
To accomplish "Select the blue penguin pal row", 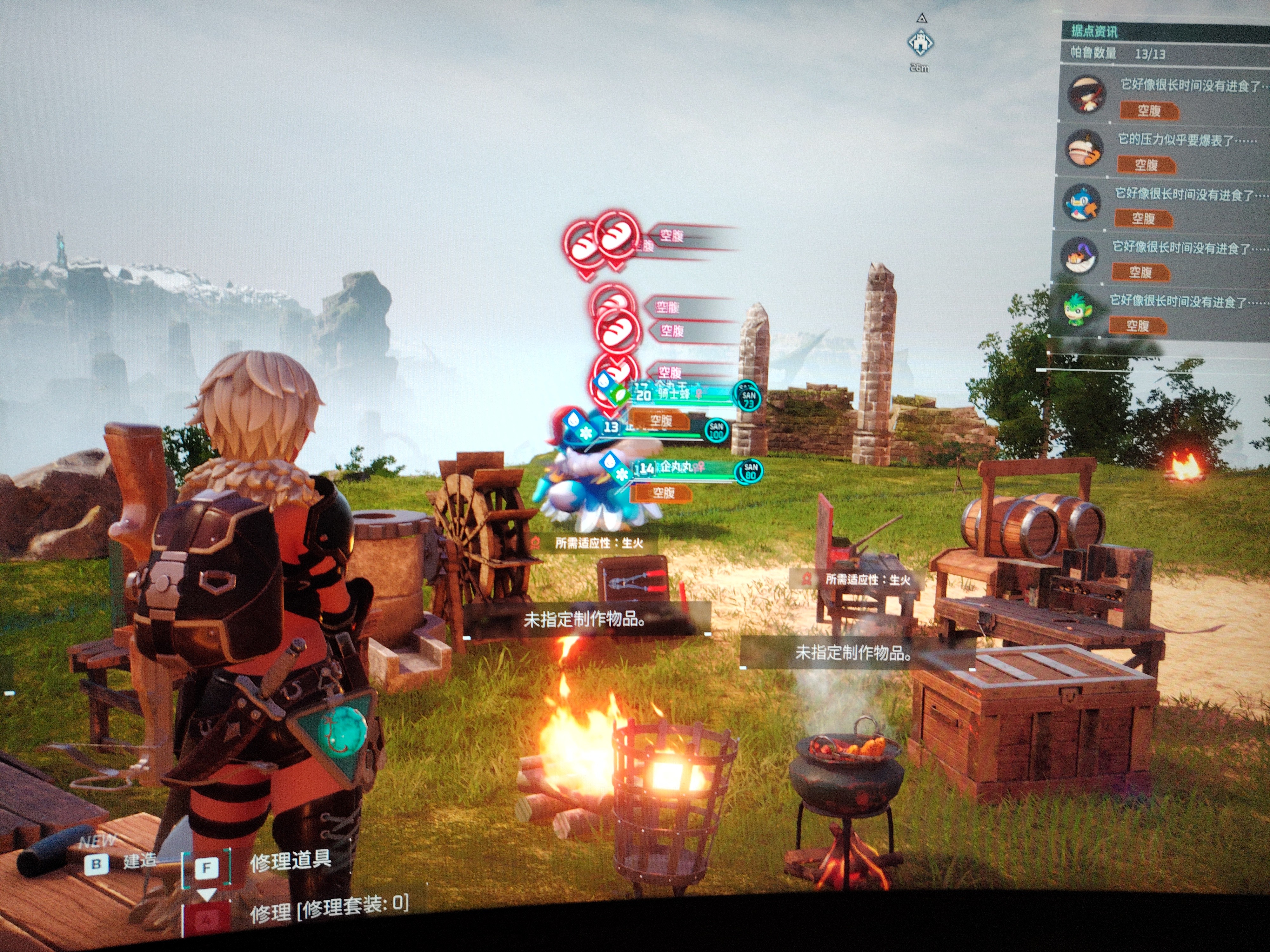I will click(1160, 204).
